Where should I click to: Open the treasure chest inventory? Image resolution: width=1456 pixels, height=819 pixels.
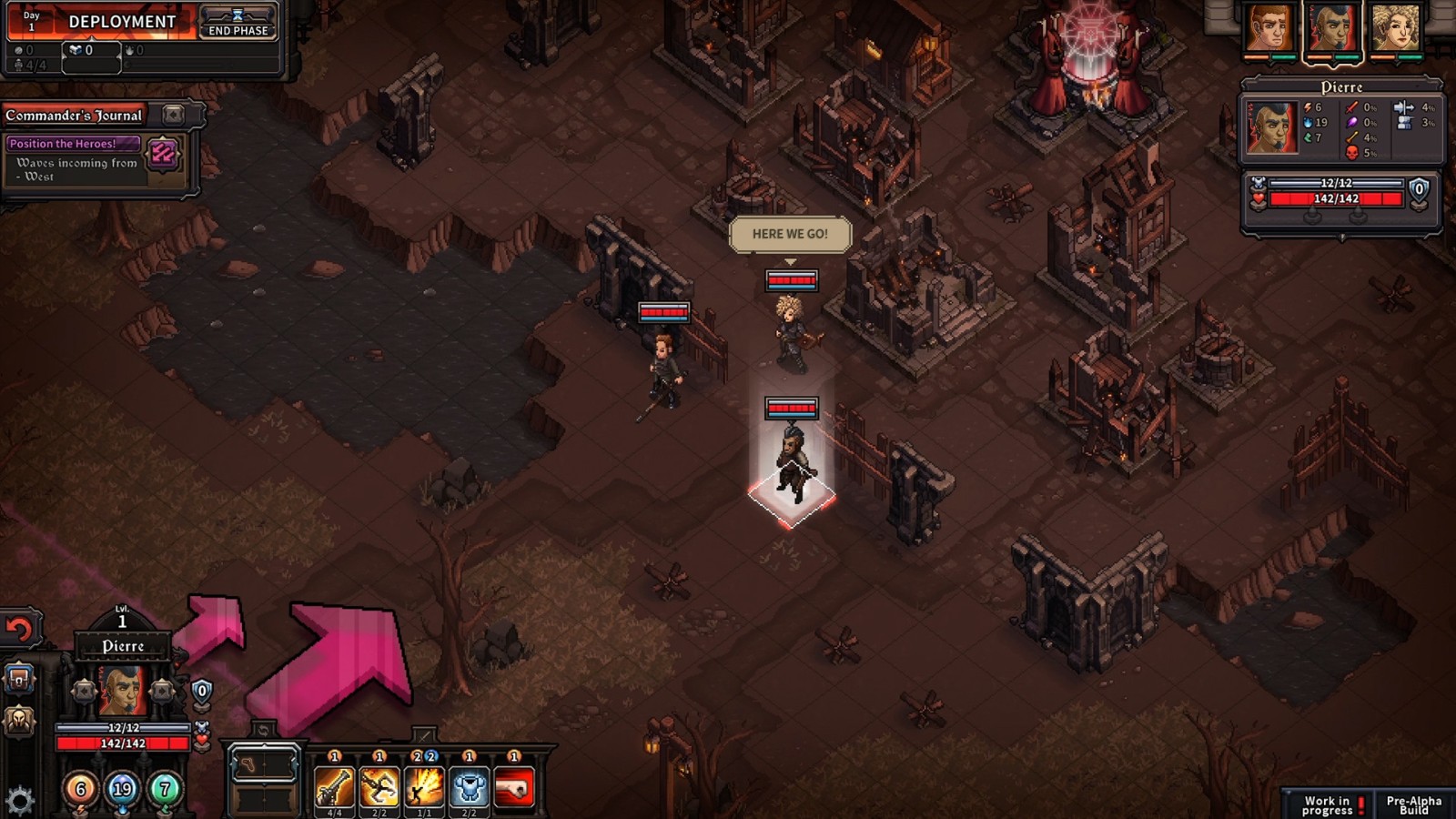(19, 679)
